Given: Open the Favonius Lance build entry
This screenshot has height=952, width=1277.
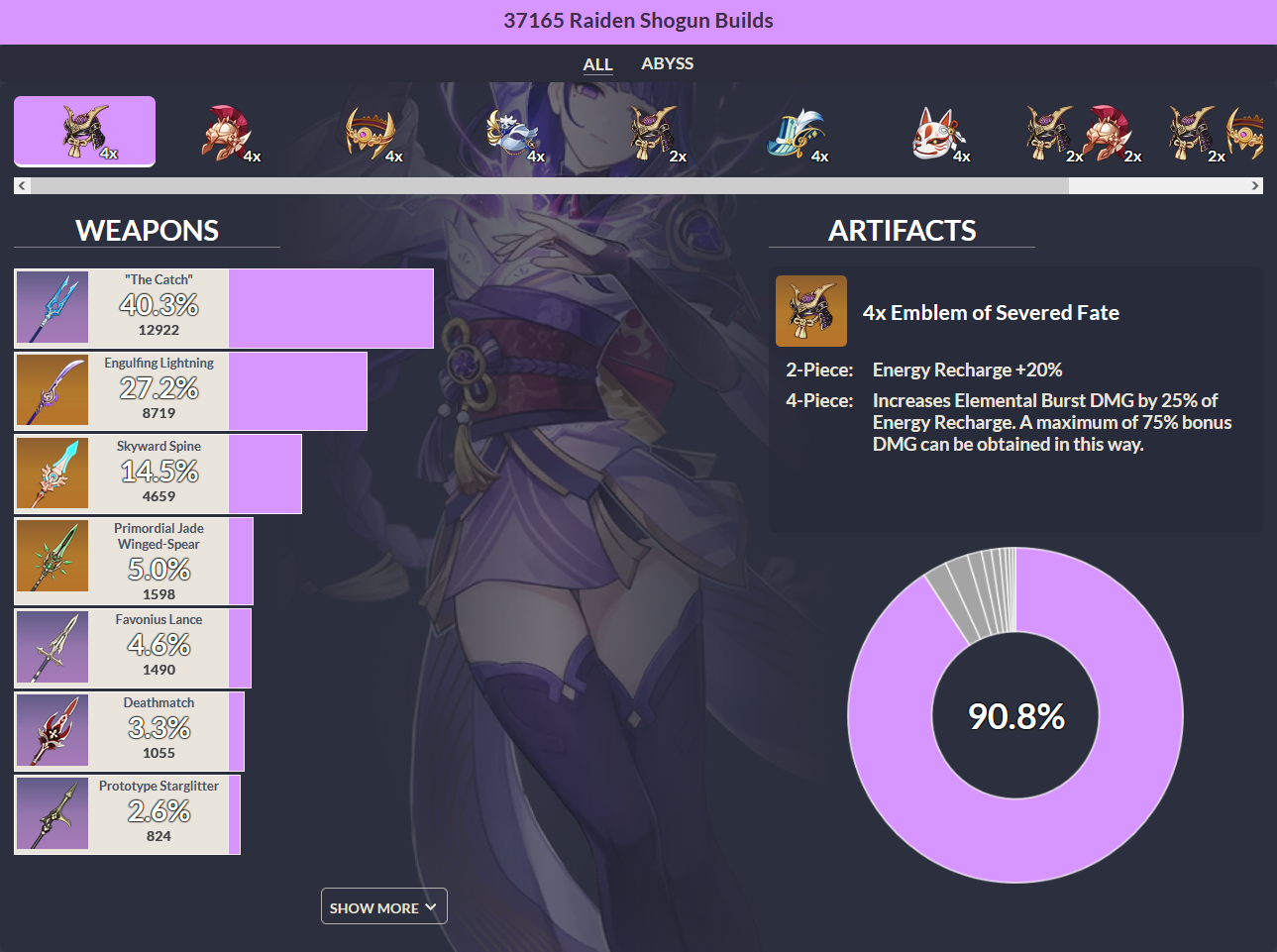Looking at the screenshot, I should click(129, 647).
